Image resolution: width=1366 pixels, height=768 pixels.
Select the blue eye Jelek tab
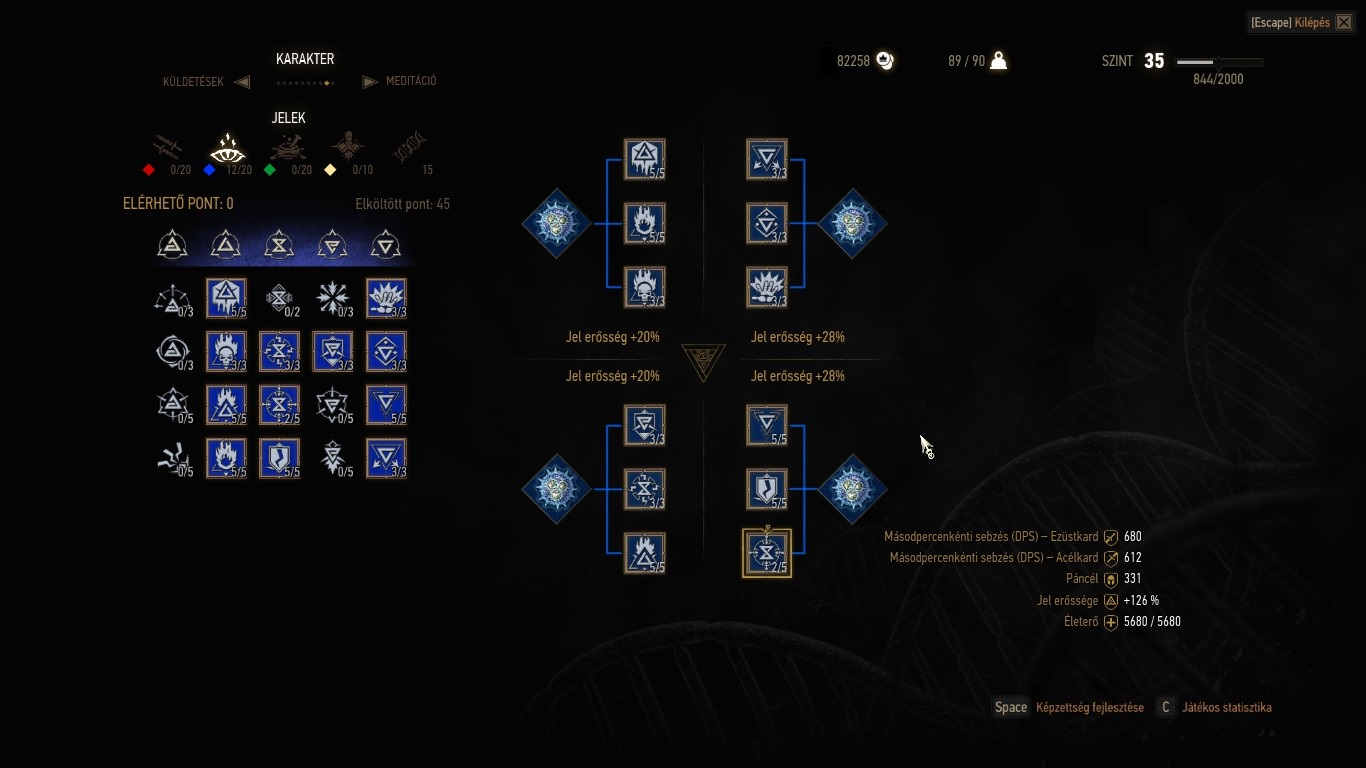(x=227, y=150)
